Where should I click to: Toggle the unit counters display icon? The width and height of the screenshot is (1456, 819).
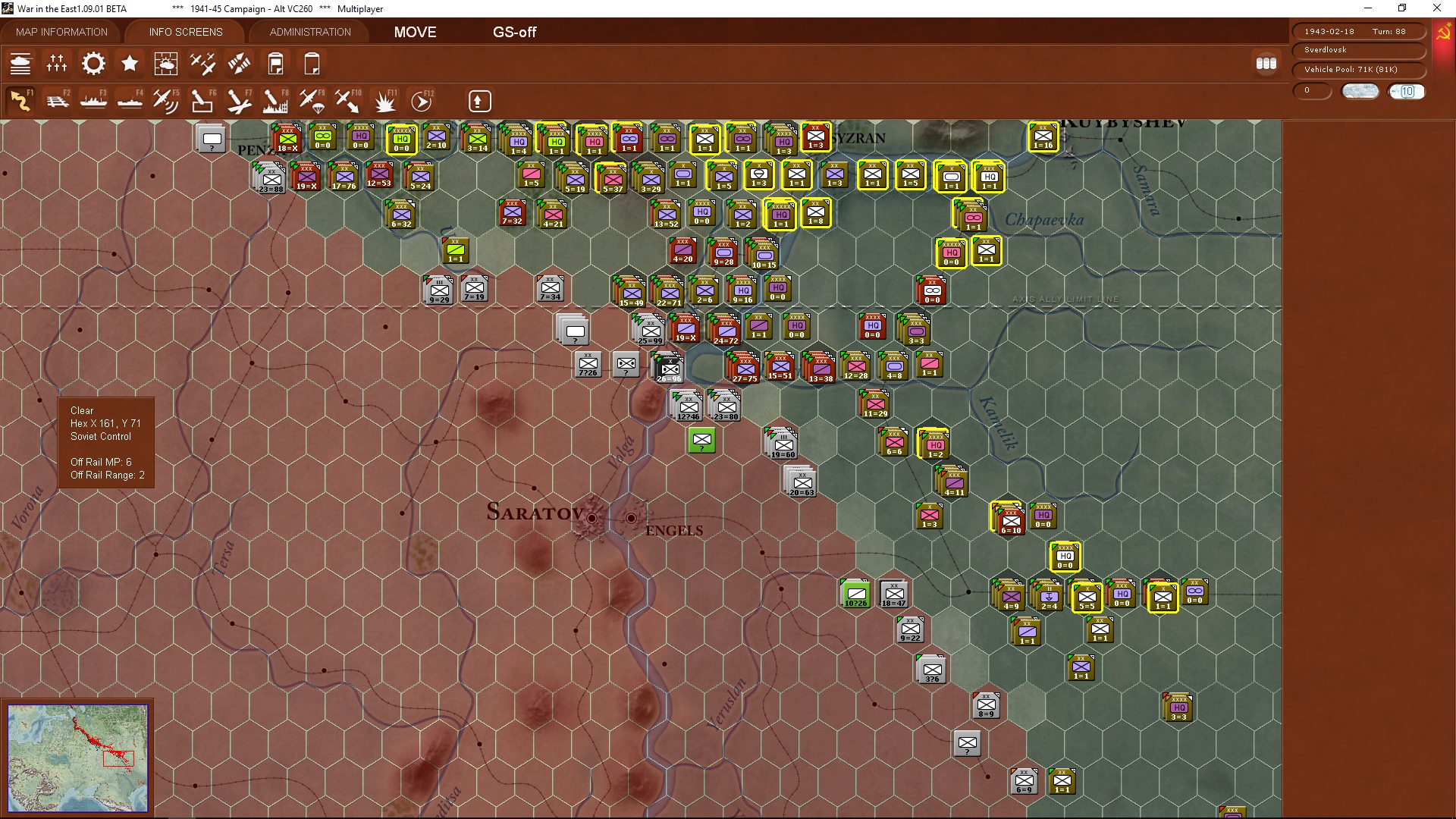(1266, 64)
